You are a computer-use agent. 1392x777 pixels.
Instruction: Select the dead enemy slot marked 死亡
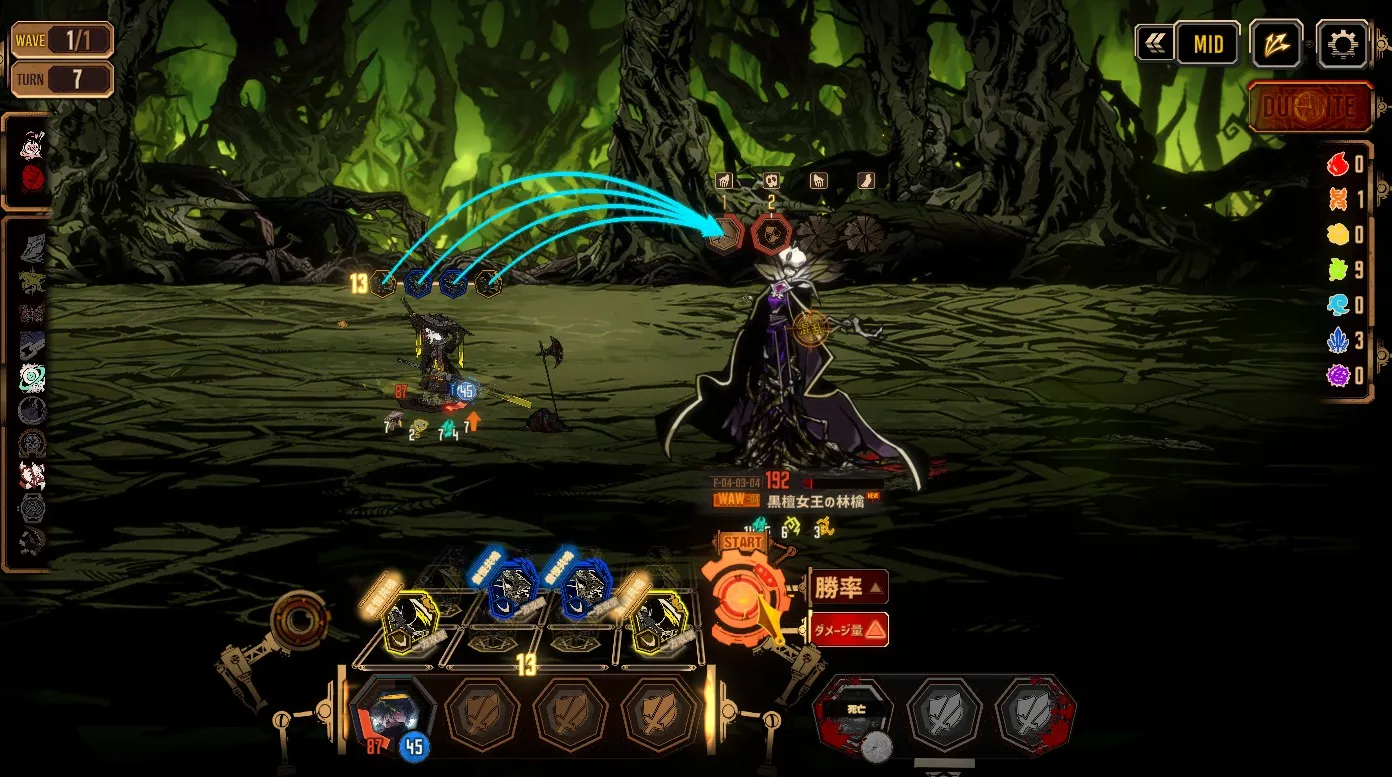tap(854, 715)
